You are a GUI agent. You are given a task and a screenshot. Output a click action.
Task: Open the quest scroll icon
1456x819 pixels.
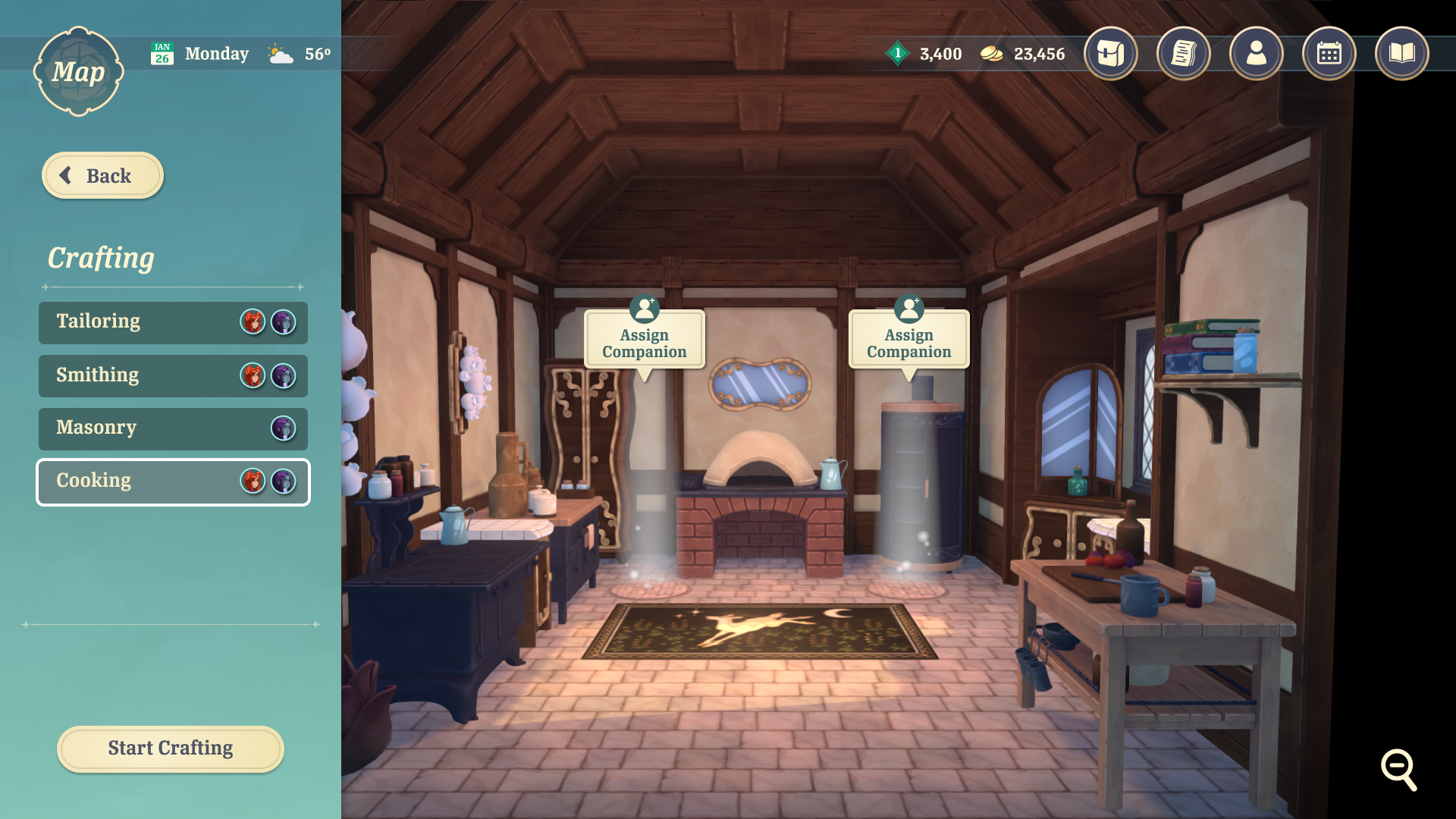click(1184, 53)
